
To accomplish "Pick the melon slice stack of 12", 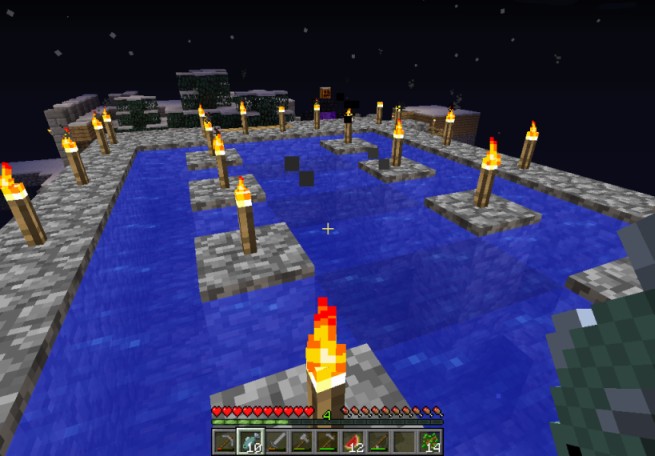I will pyautogui.click(x=354, y=441).
